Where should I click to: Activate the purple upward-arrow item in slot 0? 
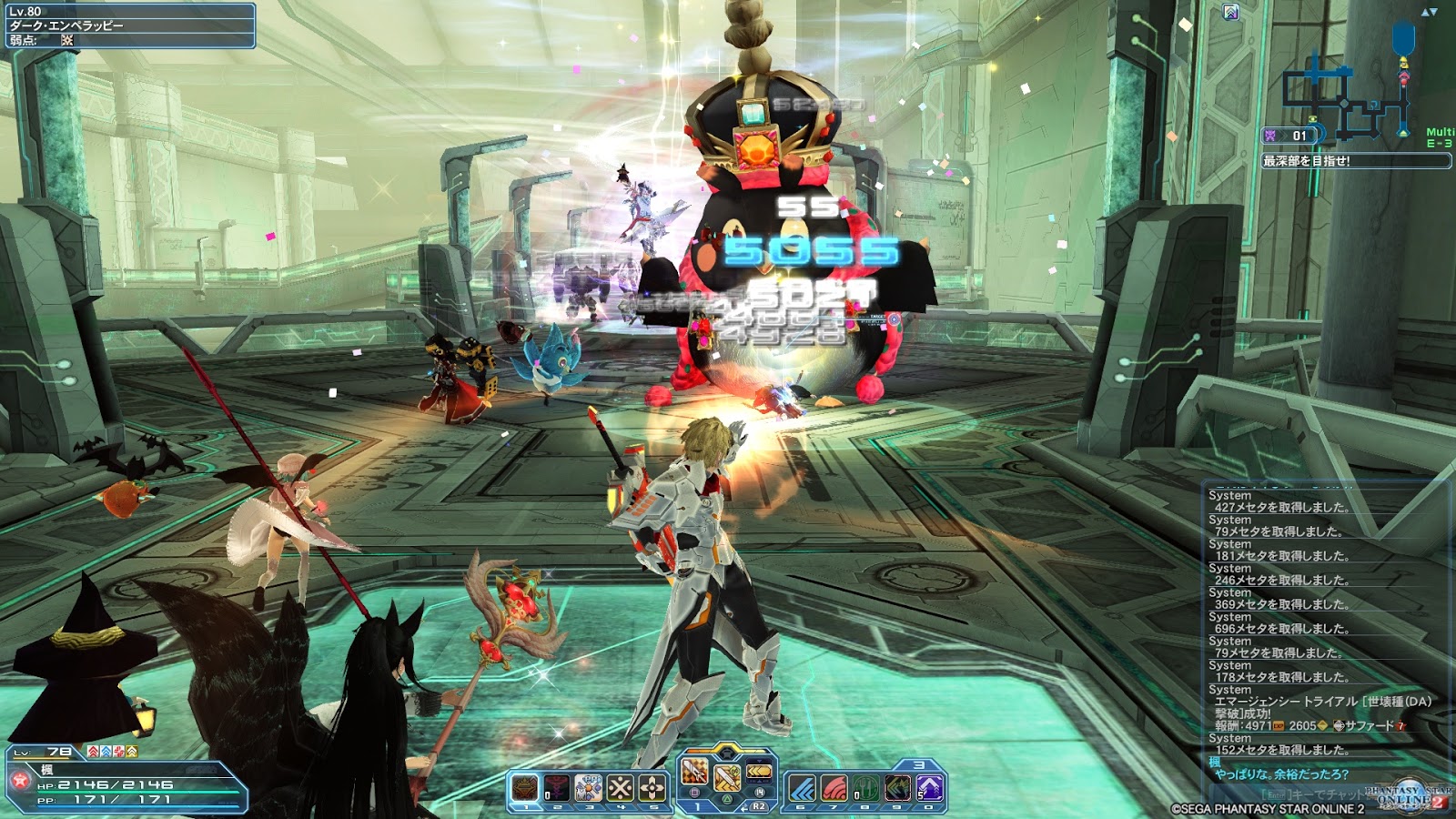[x=930, y=787]
